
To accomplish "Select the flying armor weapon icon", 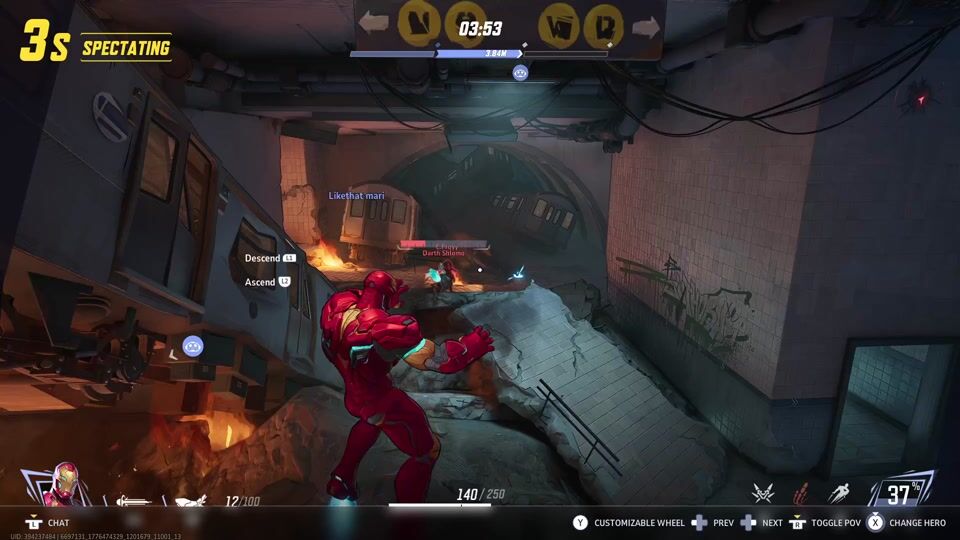I will coord(191,501).
